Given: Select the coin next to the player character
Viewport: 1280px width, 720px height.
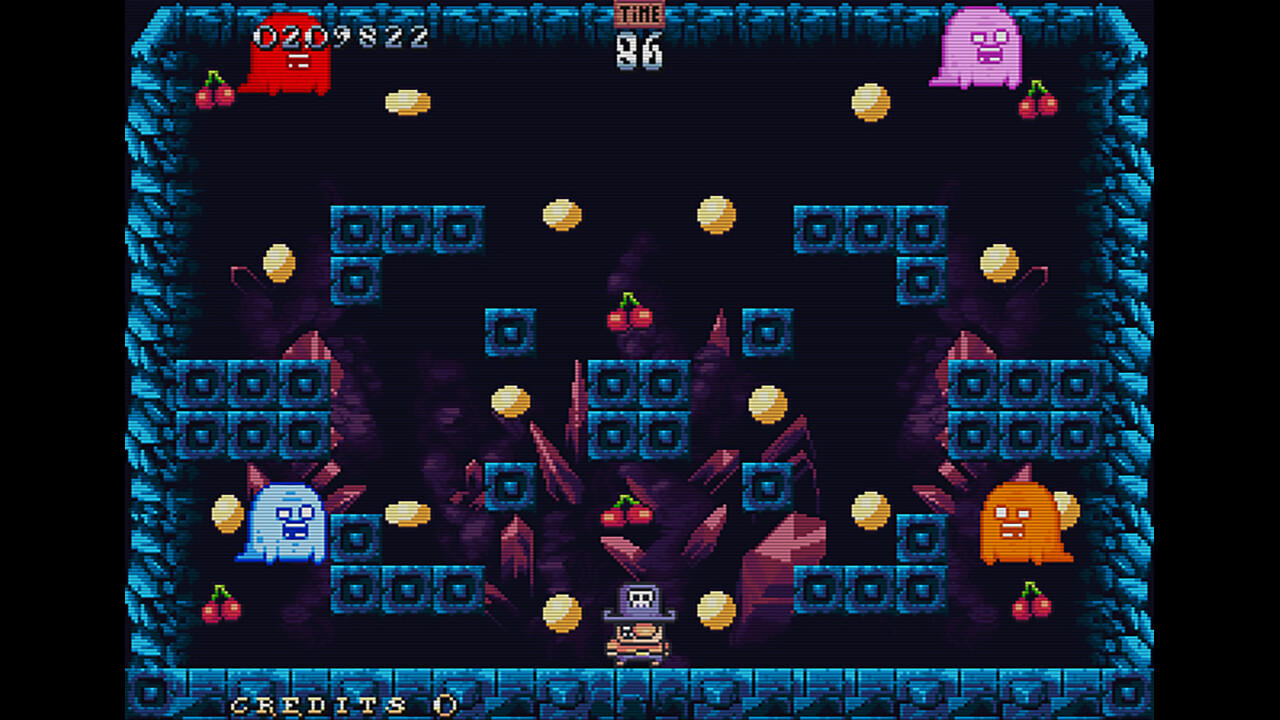Looking at the screenshot, I should coord(716,608).
